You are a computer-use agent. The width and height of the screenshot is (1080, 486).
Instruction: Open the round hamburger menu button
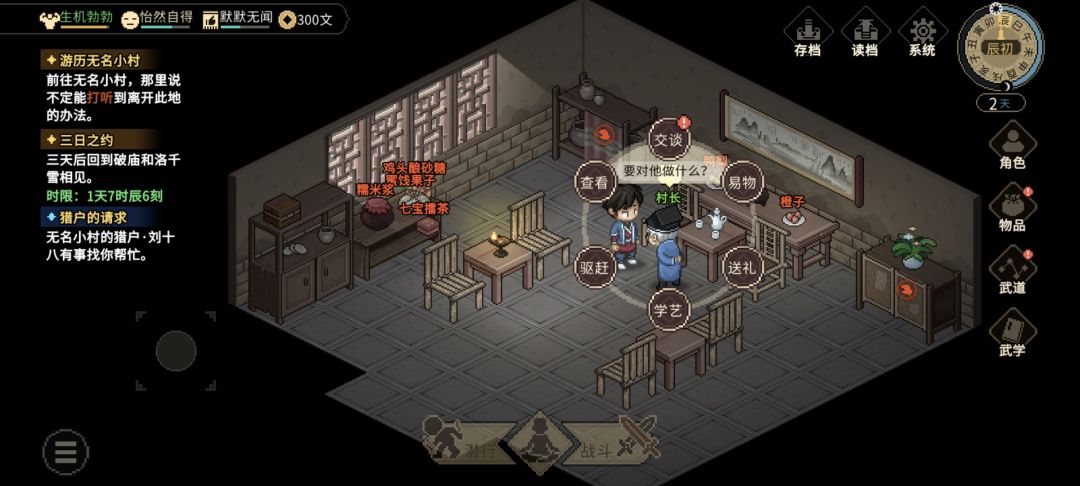(66, 452)
